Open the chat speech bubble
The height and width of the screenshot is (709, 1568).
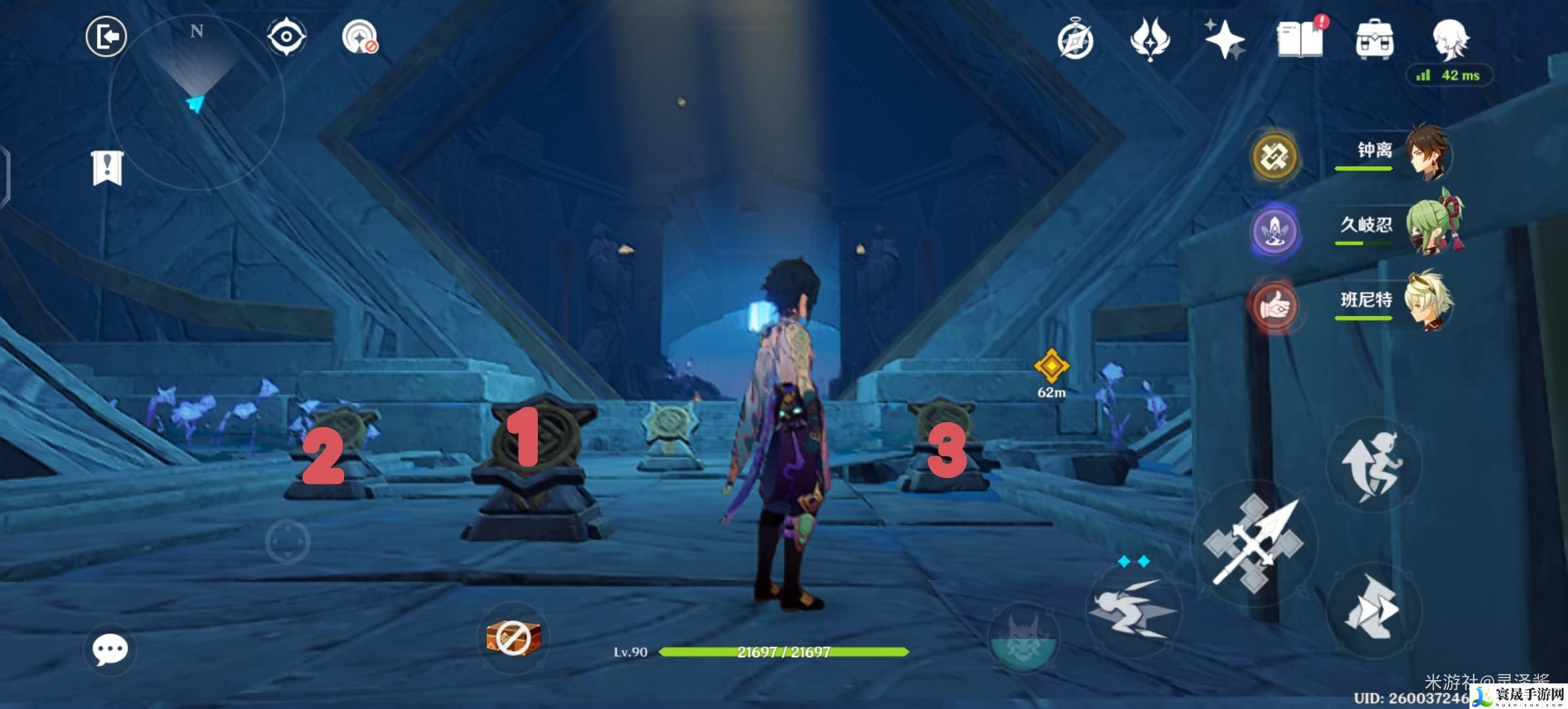[110, 649]
